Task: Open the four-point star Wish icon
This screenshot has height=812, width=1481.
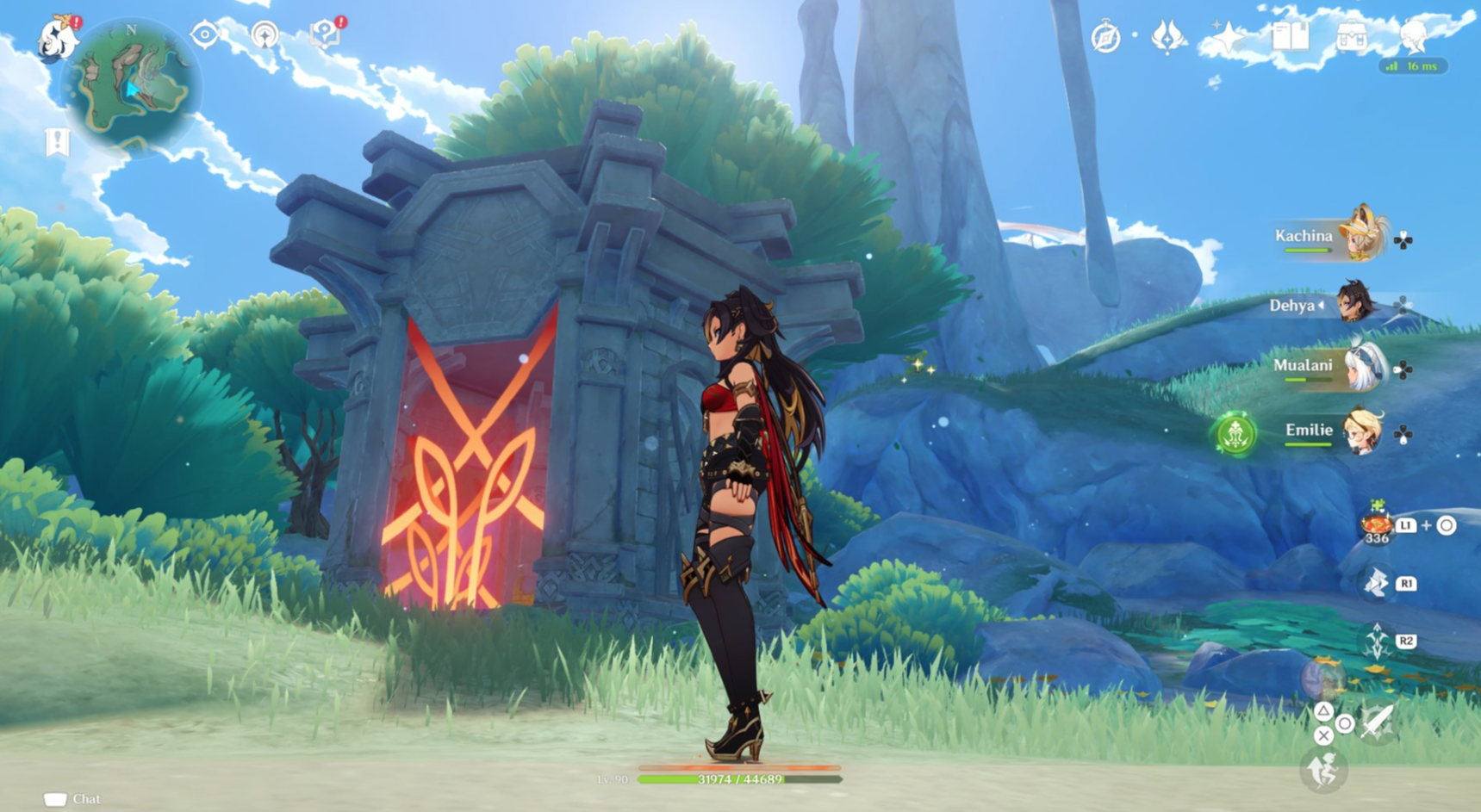Action: click(1228, 37)
